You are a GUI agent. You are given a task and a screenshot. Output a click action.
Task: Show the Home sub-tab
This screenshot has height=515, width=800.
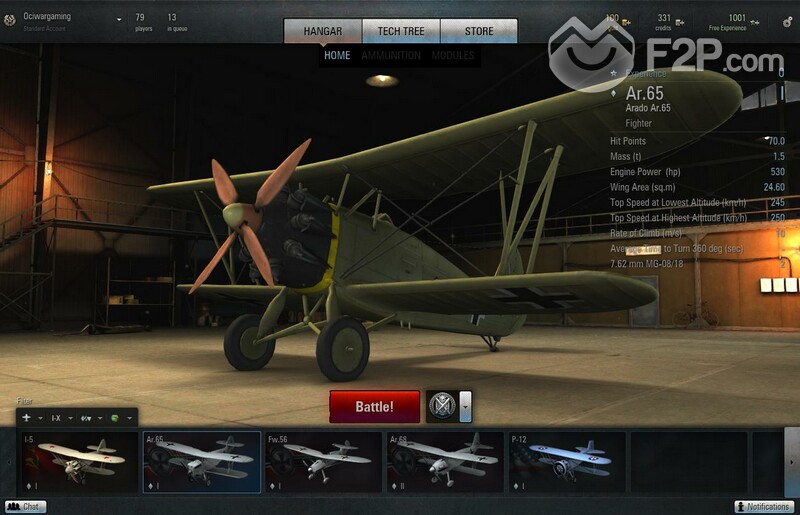click(x=337, y=56)
